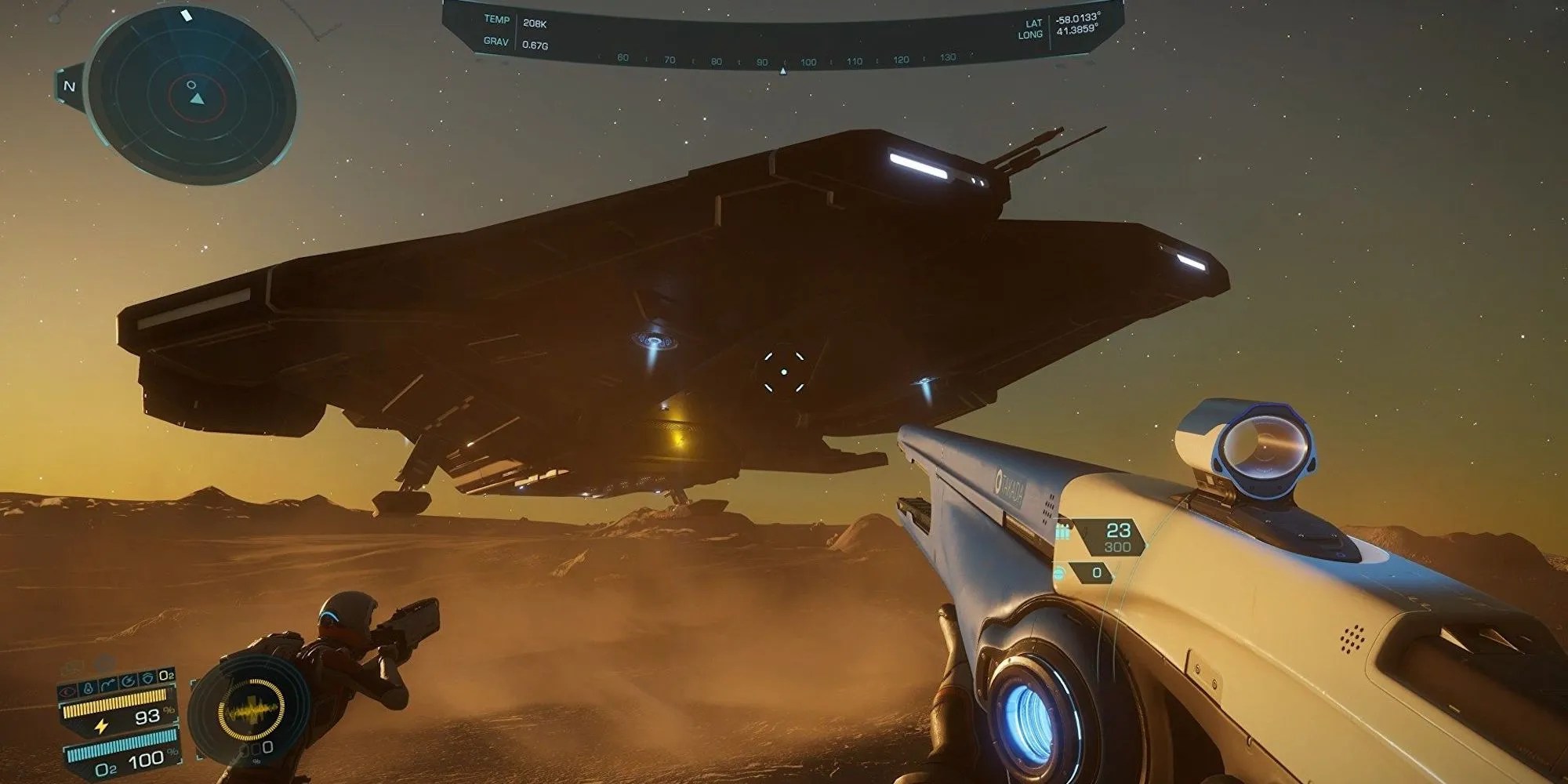Select the sprint arrow status icon

click(107, 683)
